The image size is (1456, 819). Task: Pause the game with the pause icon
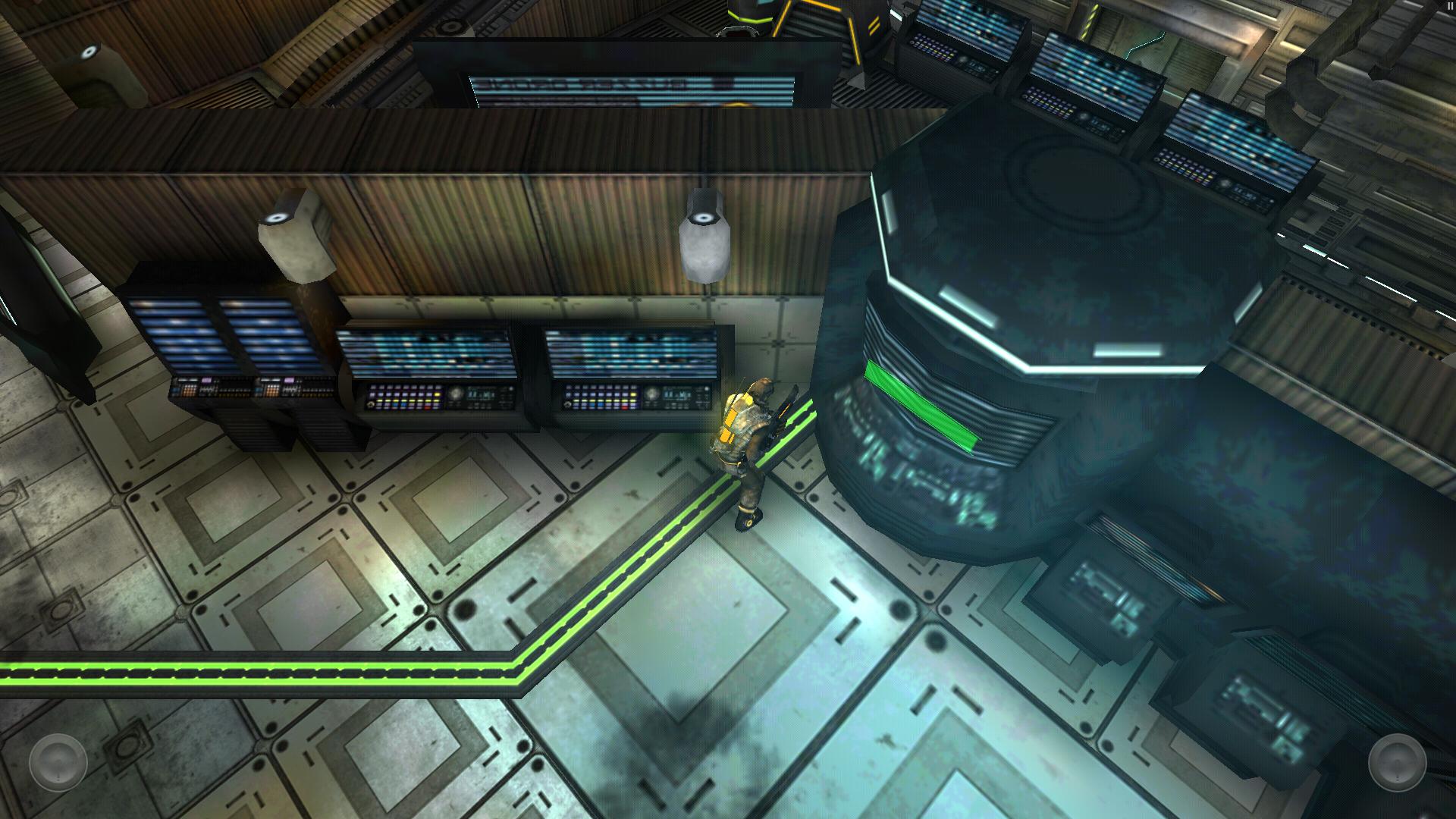click(x=1450, y=5)
